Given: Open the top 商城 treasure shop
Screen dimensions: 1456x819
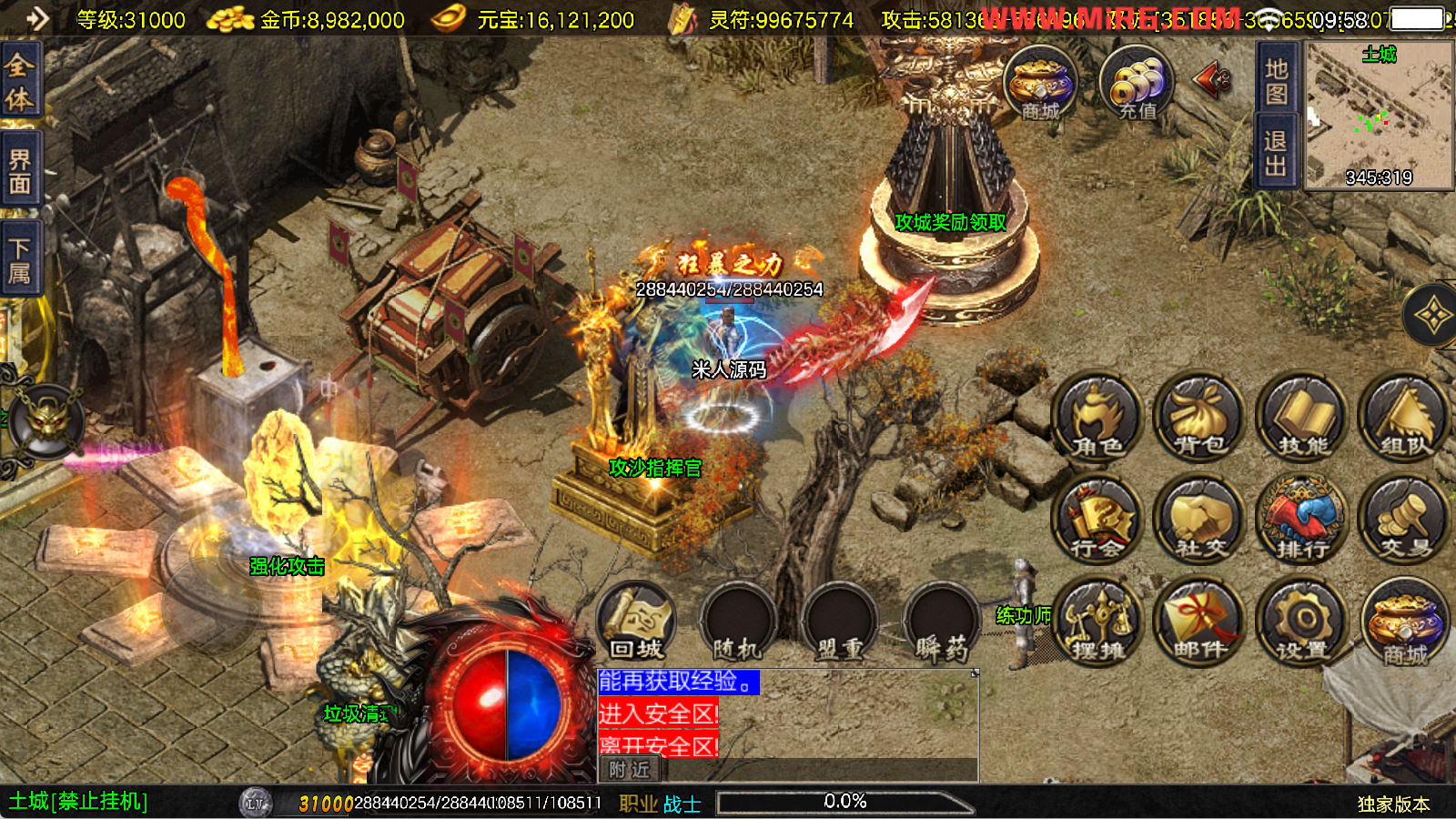Looking at the screenshot, I should click(x=1040, y=84).
